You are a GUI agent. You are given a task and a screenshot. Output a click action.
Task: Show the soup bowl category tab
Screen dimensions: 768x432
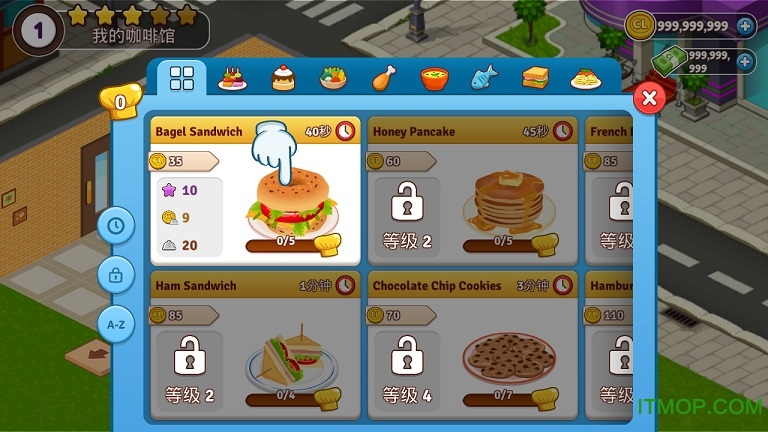(x=433, y=79)
